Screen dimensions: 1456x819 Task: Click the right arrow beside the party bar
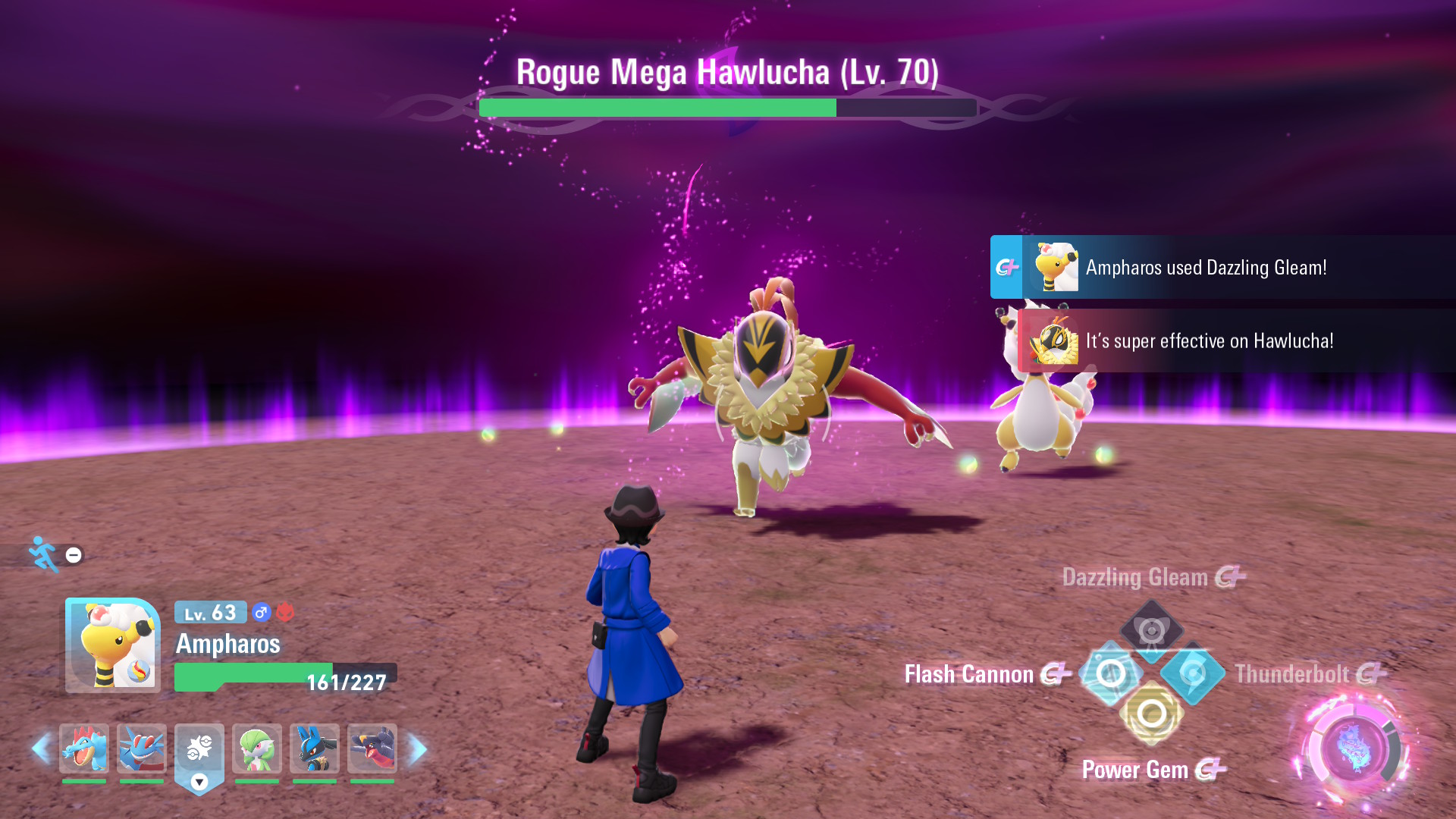(x=418, y=749)
